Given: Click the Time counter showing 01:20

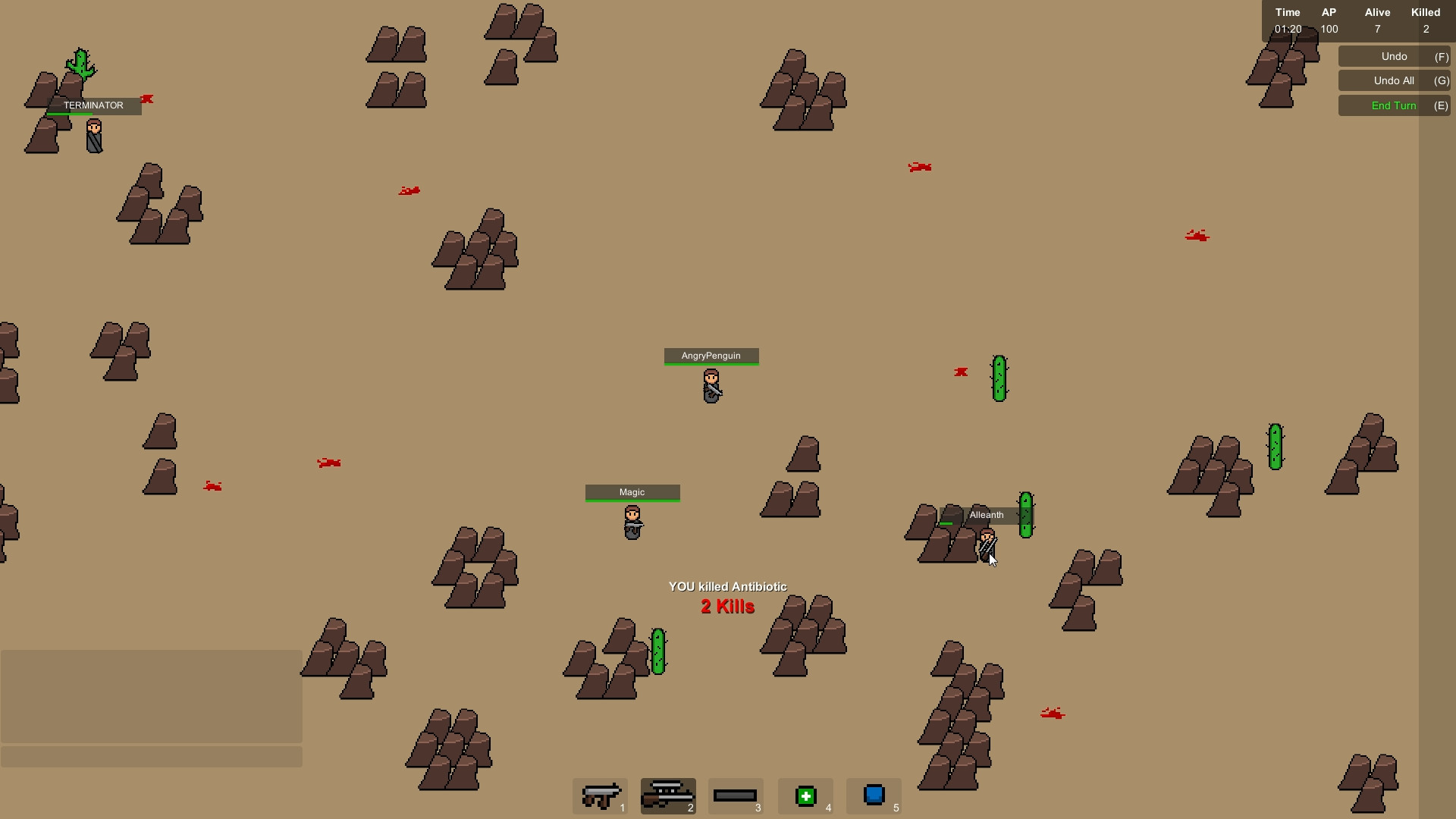Looking at the screenshot, I should pyautogui.click(x=1287, y=29).
